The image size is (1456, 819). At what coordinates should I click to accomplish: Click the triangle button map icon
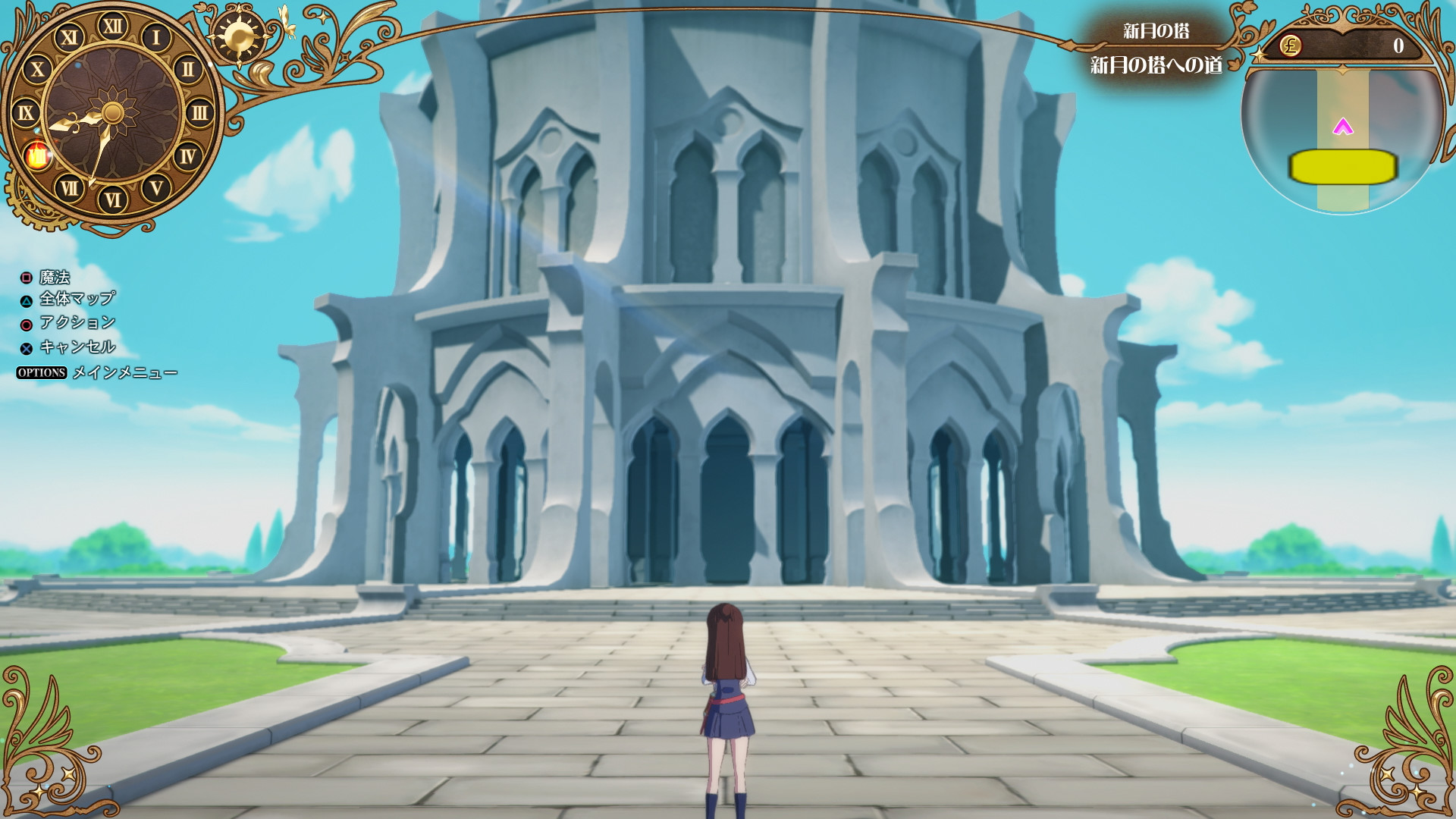point(25,300)
